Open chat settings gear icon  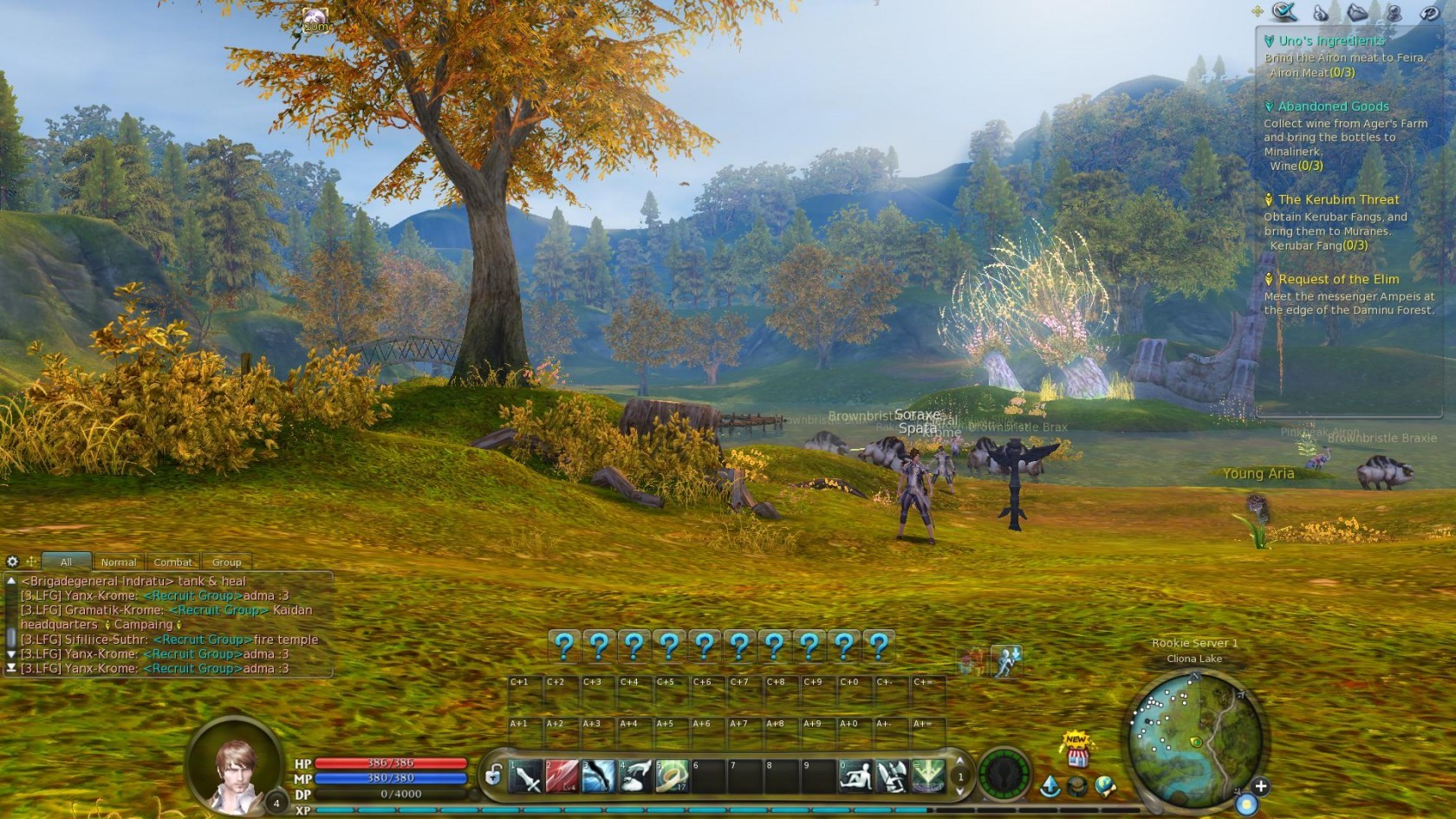(x=12, y=562)
